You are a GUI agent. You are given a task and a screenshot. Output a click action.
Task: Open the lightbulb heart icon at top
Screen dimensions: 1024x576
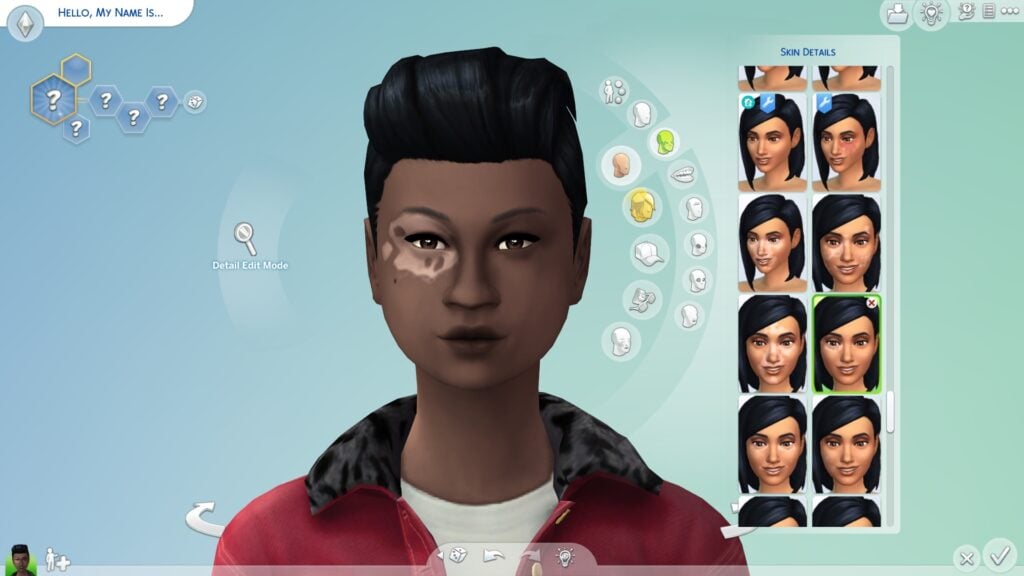(x=931, y=13)
